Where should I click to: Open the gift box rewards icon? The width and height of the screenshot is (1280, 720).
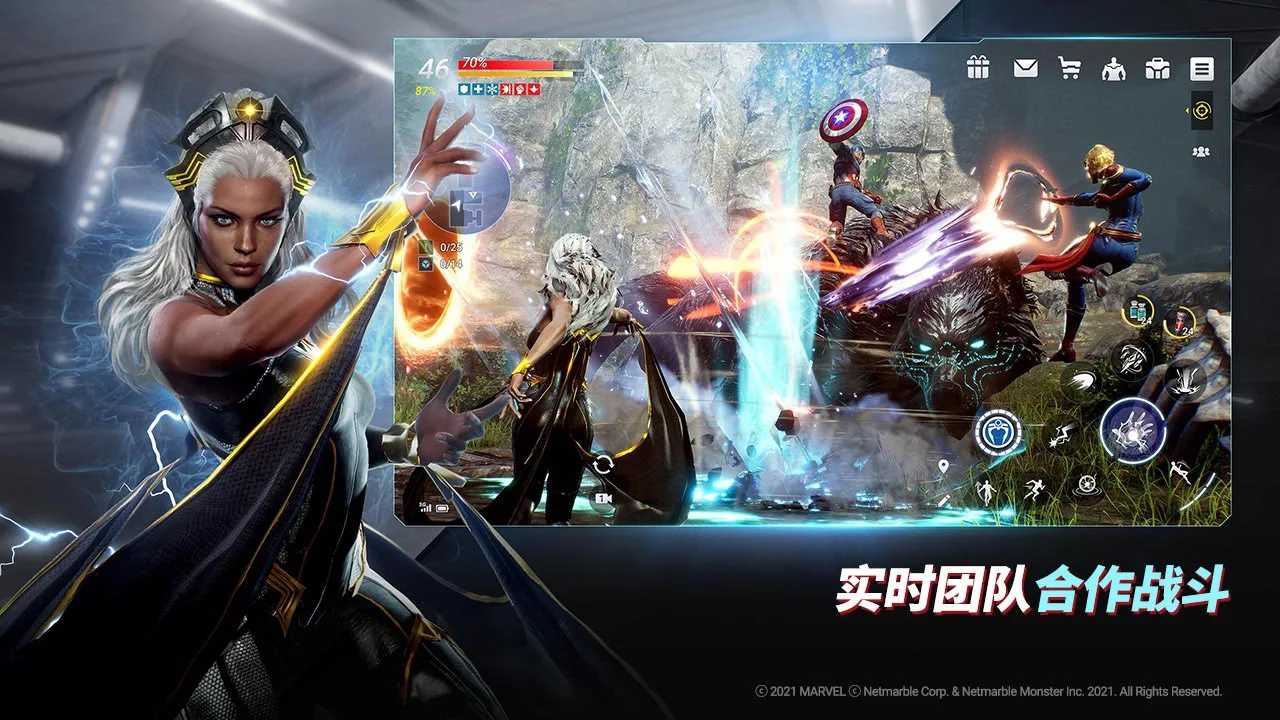[977, 68]
